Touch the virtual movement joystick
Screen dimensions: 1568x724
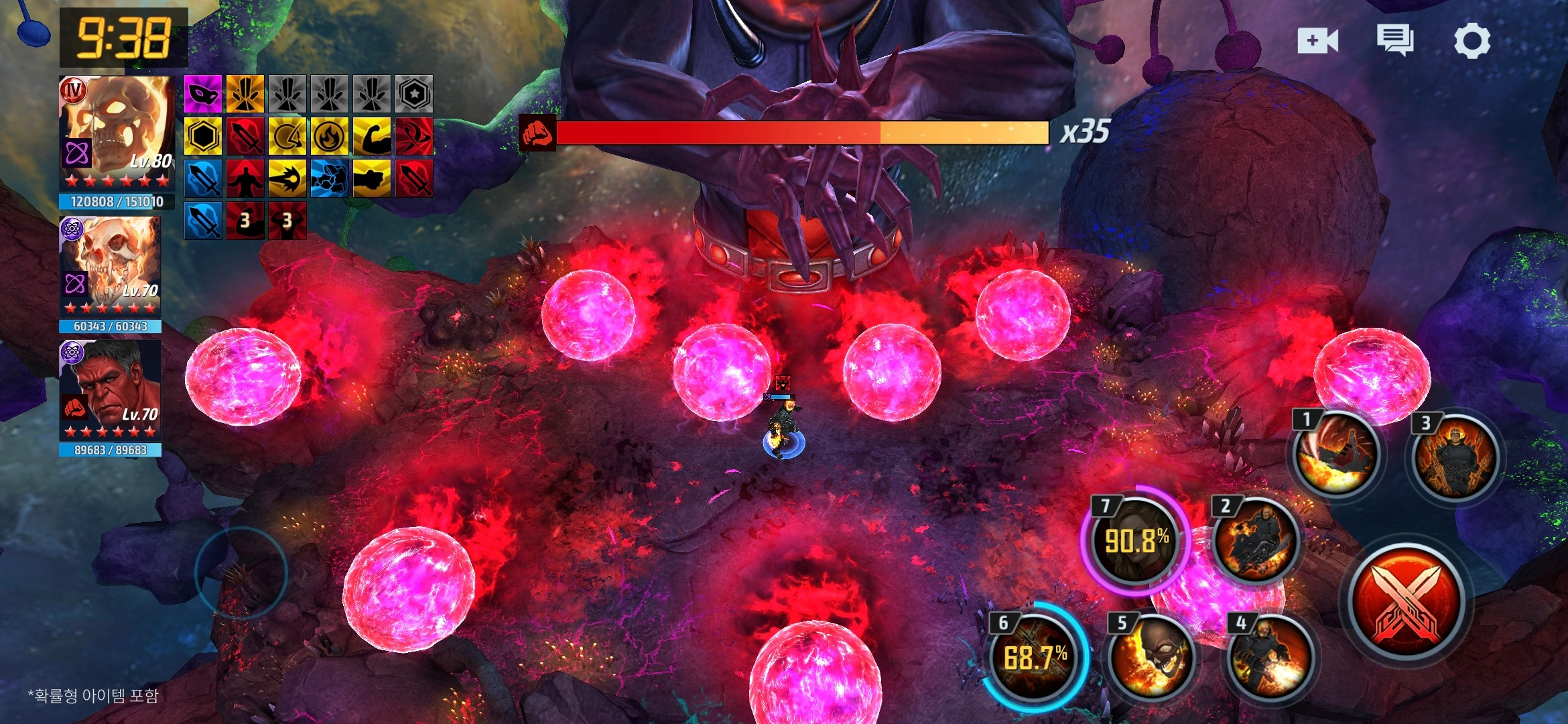tap(241, 572)
